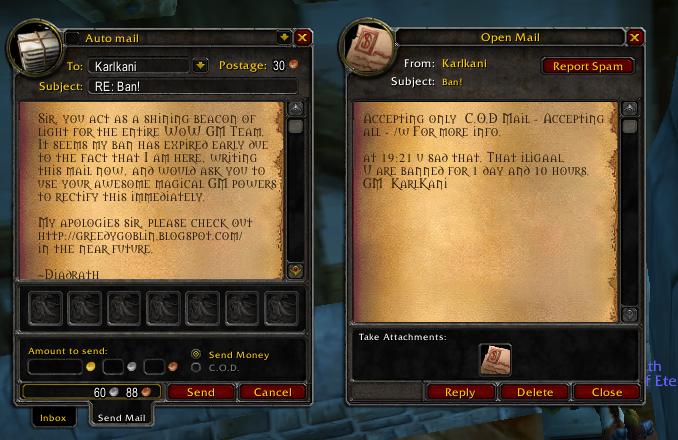
Task: Send the composed mail
Action: click(201, 392)
